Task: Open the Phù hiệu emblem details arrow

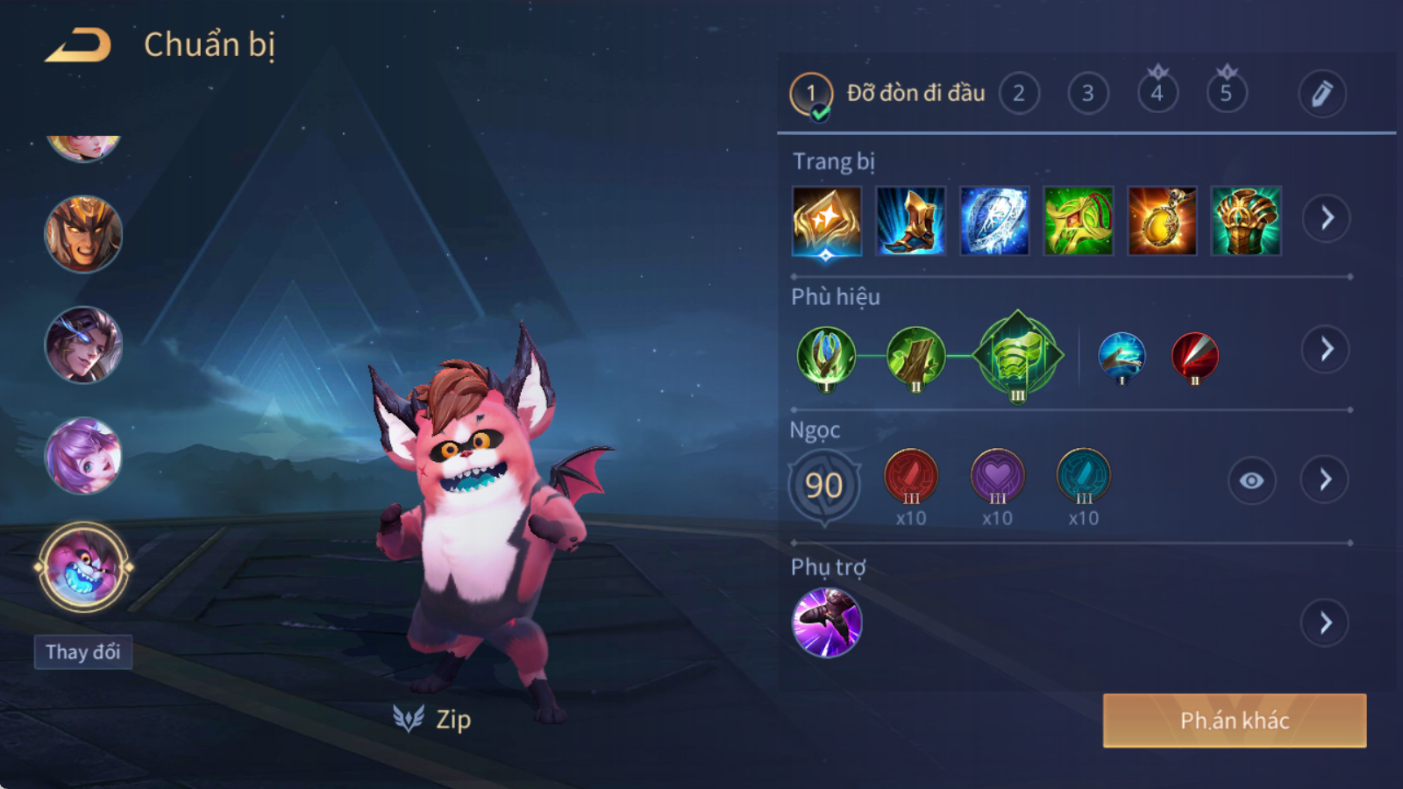Action: click(x=1326, y=349)
